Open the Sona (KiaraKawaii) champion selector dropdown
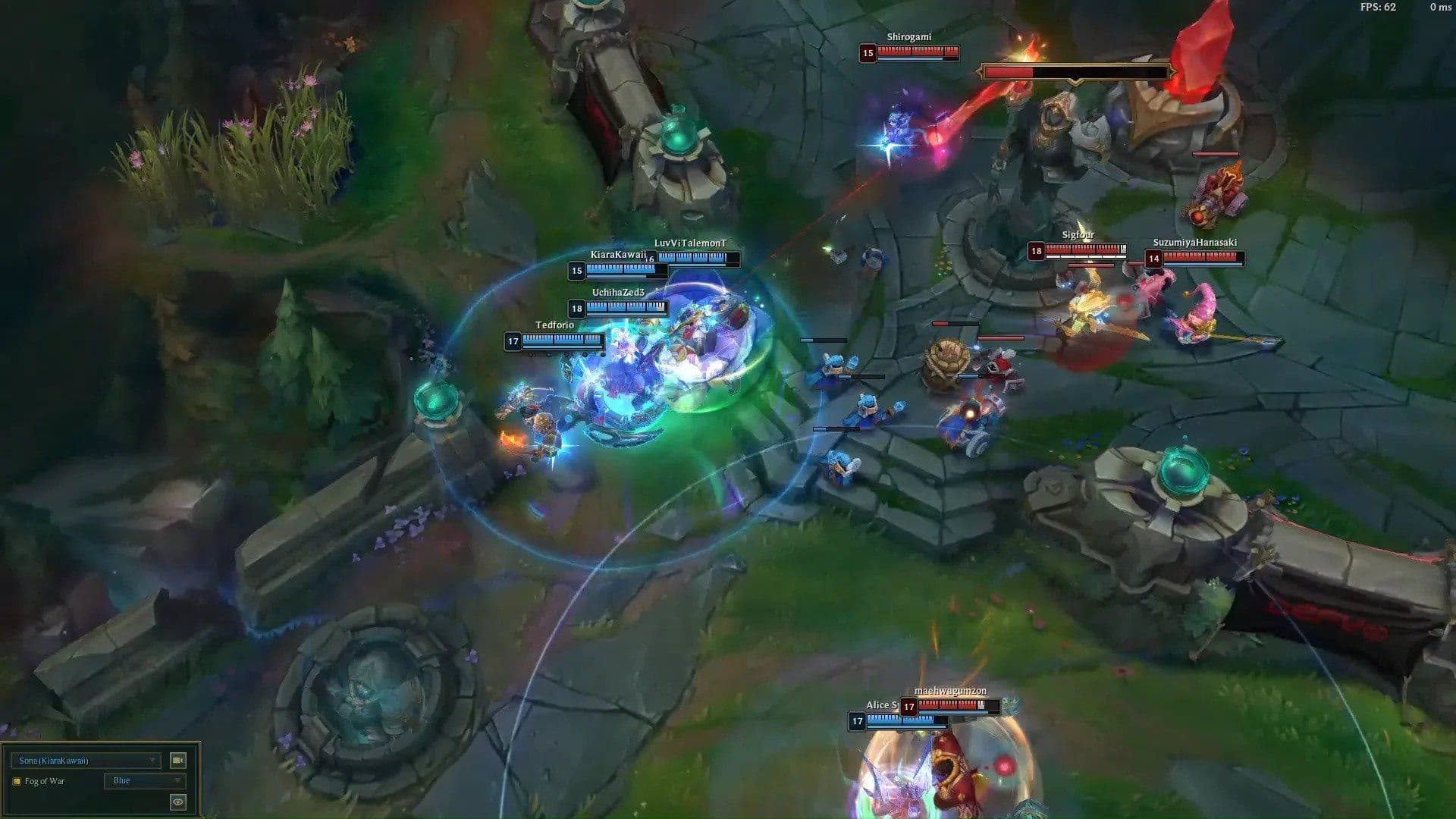 click(x=83, y=760)
